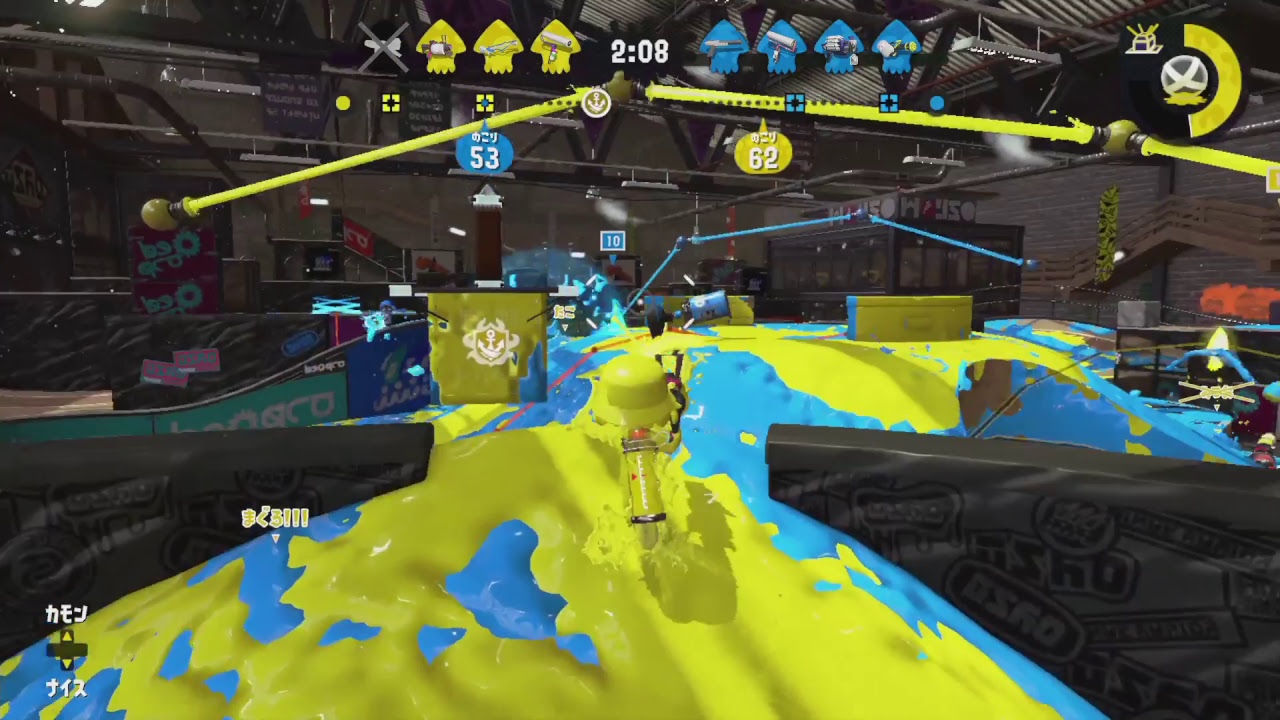Click the Tenta Missiles special weapon icon
This screenshot has height=720, width=1280.
[1143, 42]
